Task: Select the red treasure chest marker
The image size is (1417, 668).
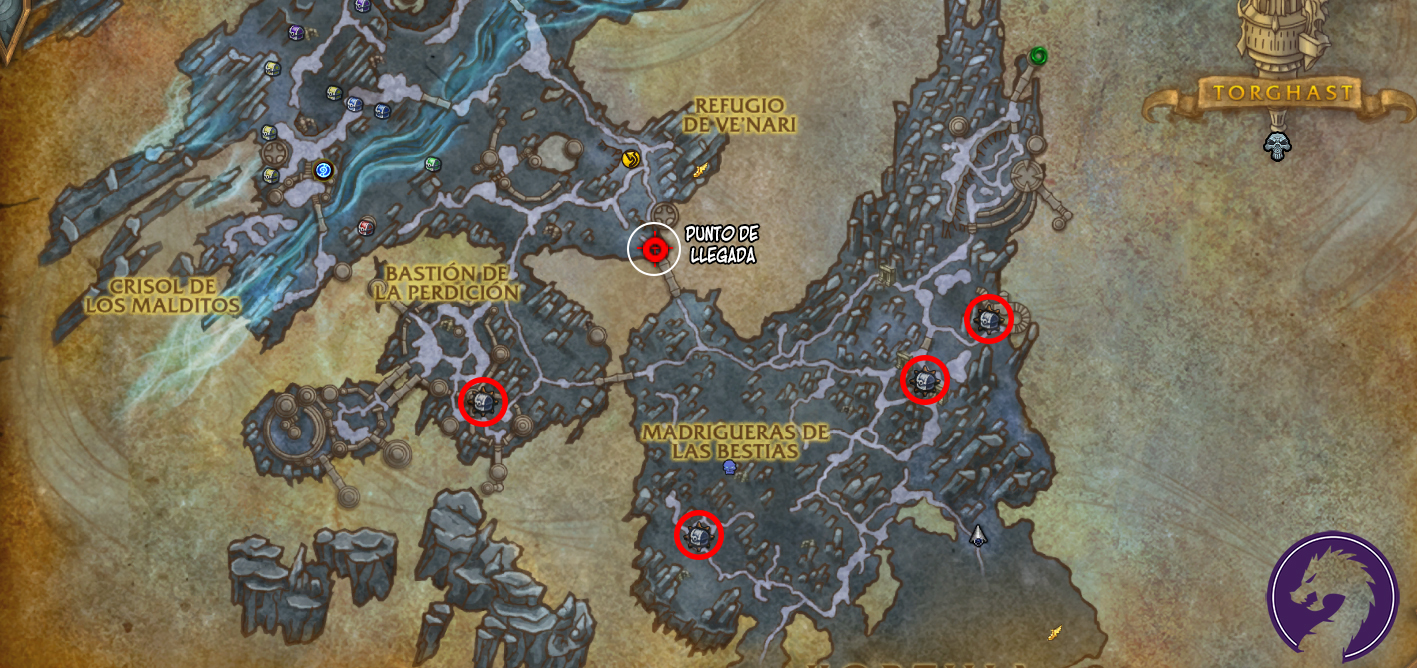Action: pos(366,227)
